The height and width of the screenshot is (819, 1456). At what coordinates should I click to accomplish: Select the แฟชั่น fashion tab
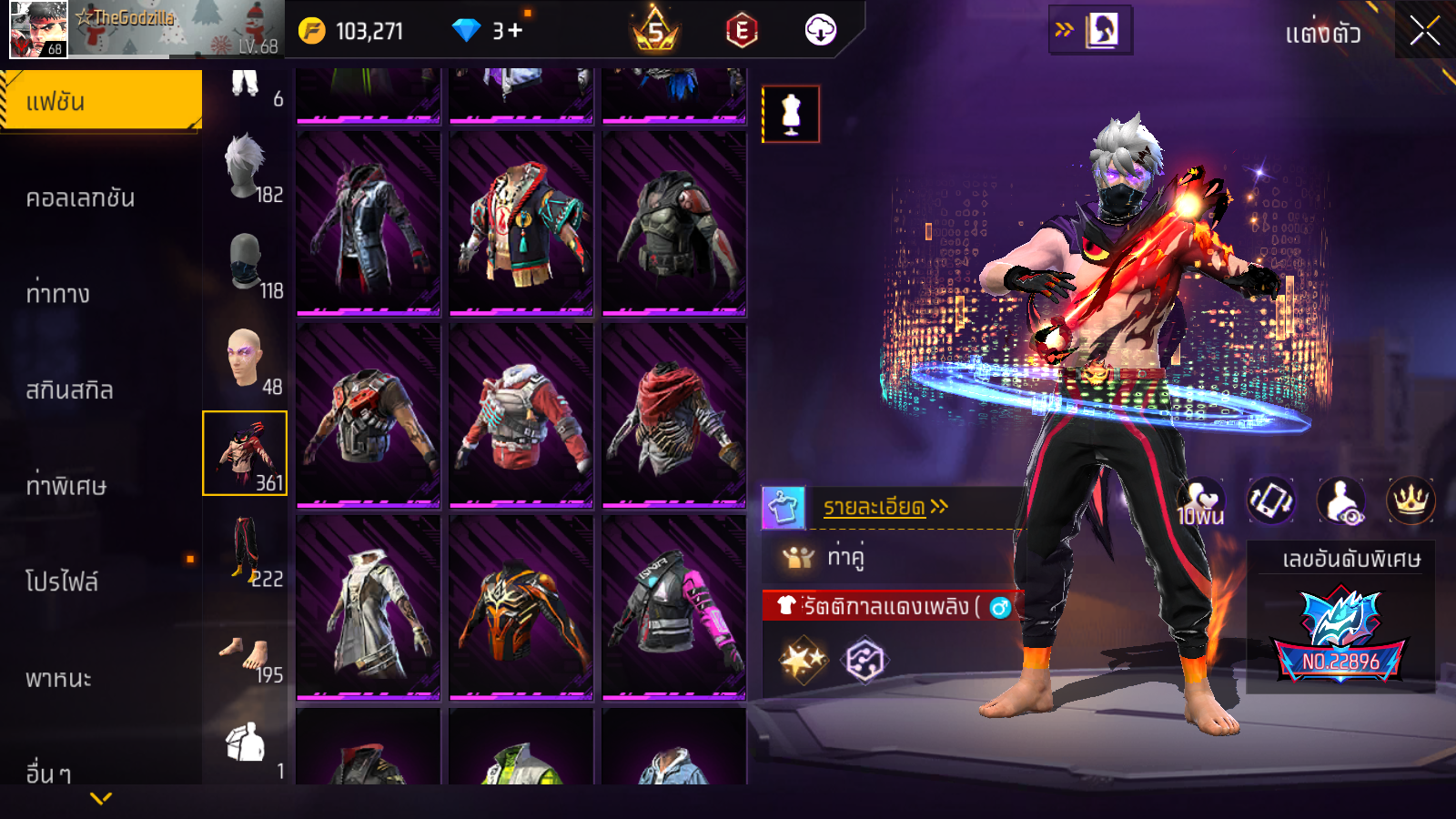pos(100,101)
